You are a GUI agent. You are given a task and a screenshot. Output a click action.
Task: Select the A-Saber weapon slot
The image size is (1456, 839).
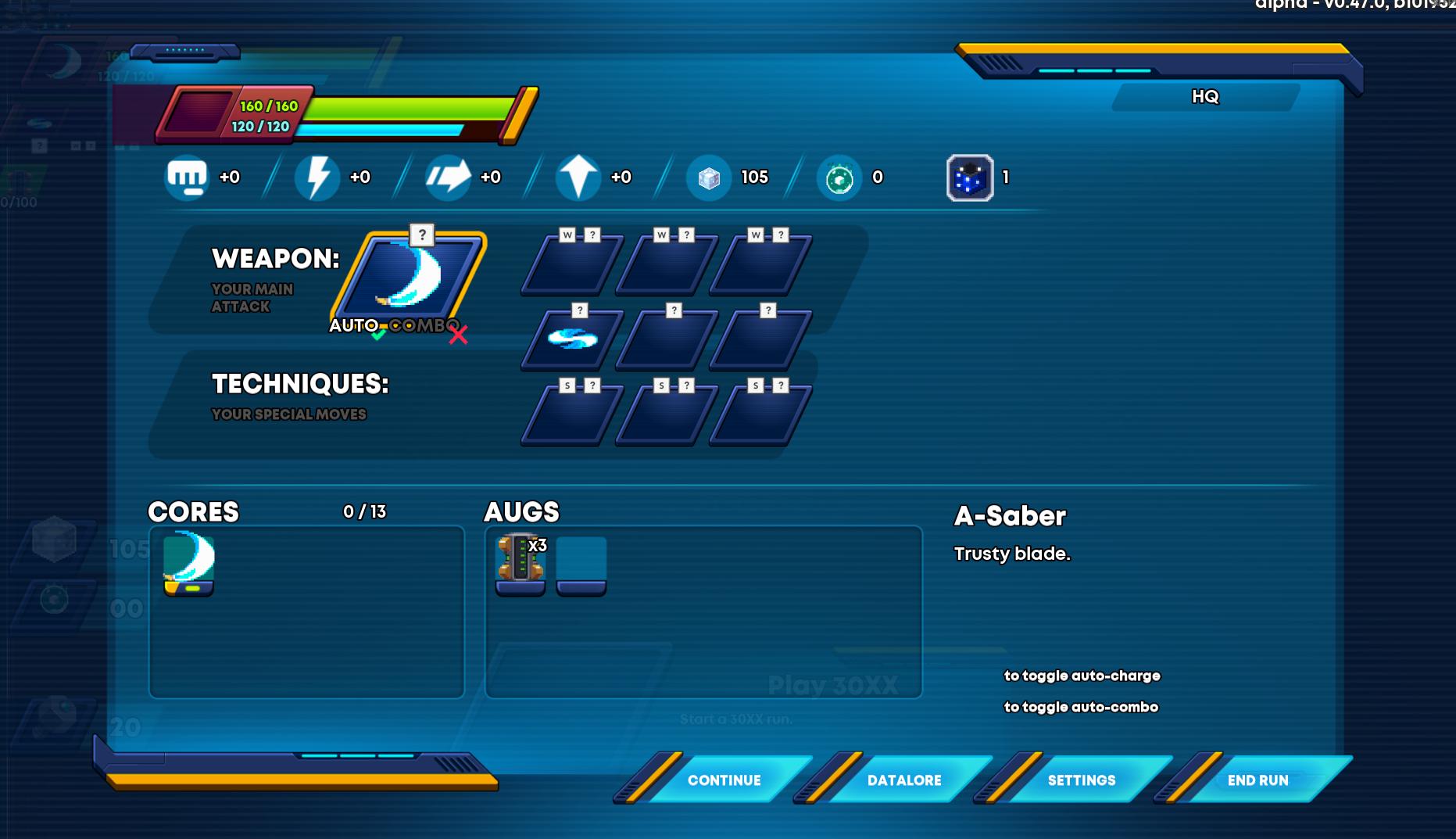410,277
